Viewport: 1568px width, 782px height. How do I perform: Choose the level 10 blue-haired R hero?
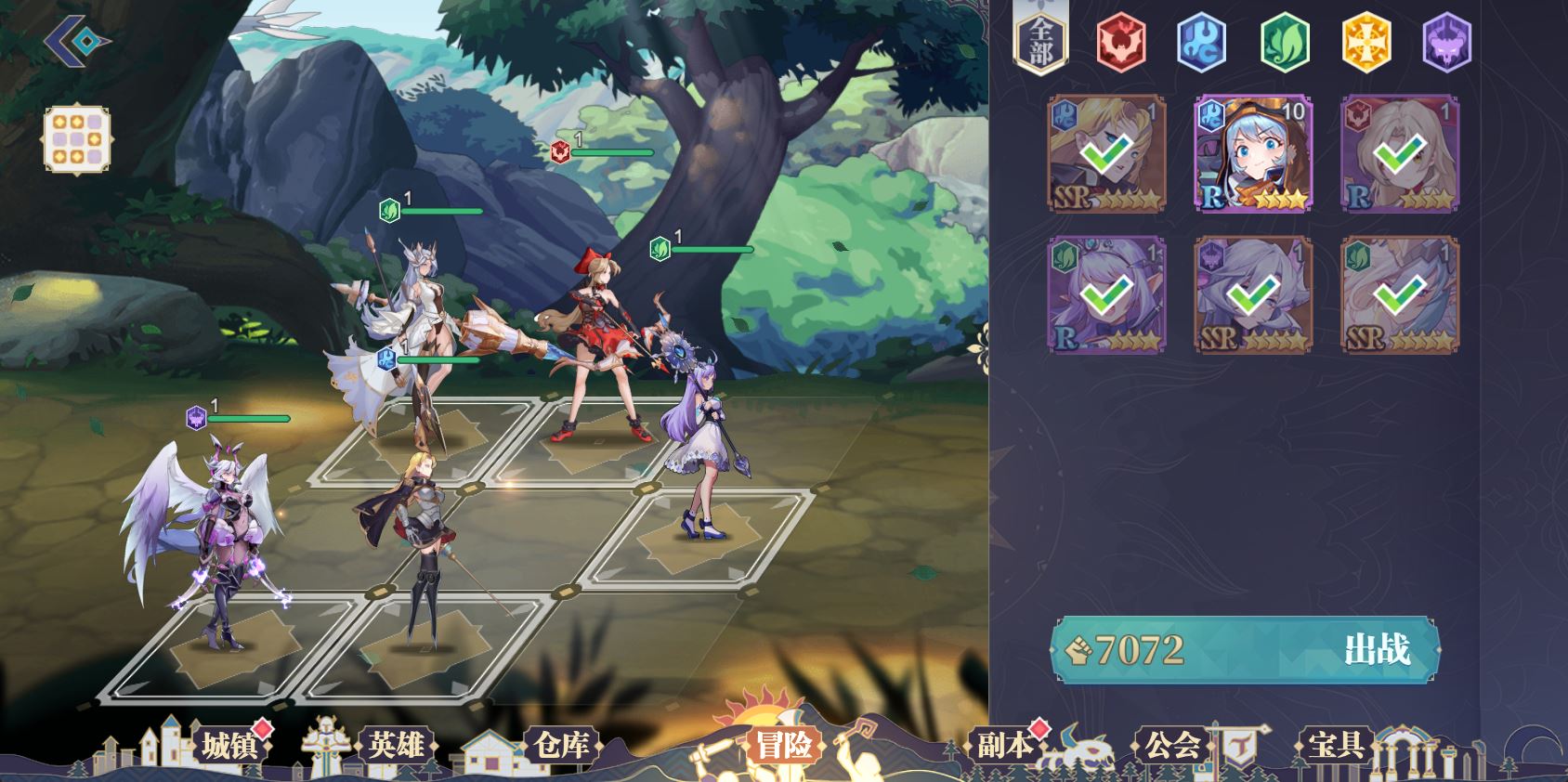coord(1253,154)
